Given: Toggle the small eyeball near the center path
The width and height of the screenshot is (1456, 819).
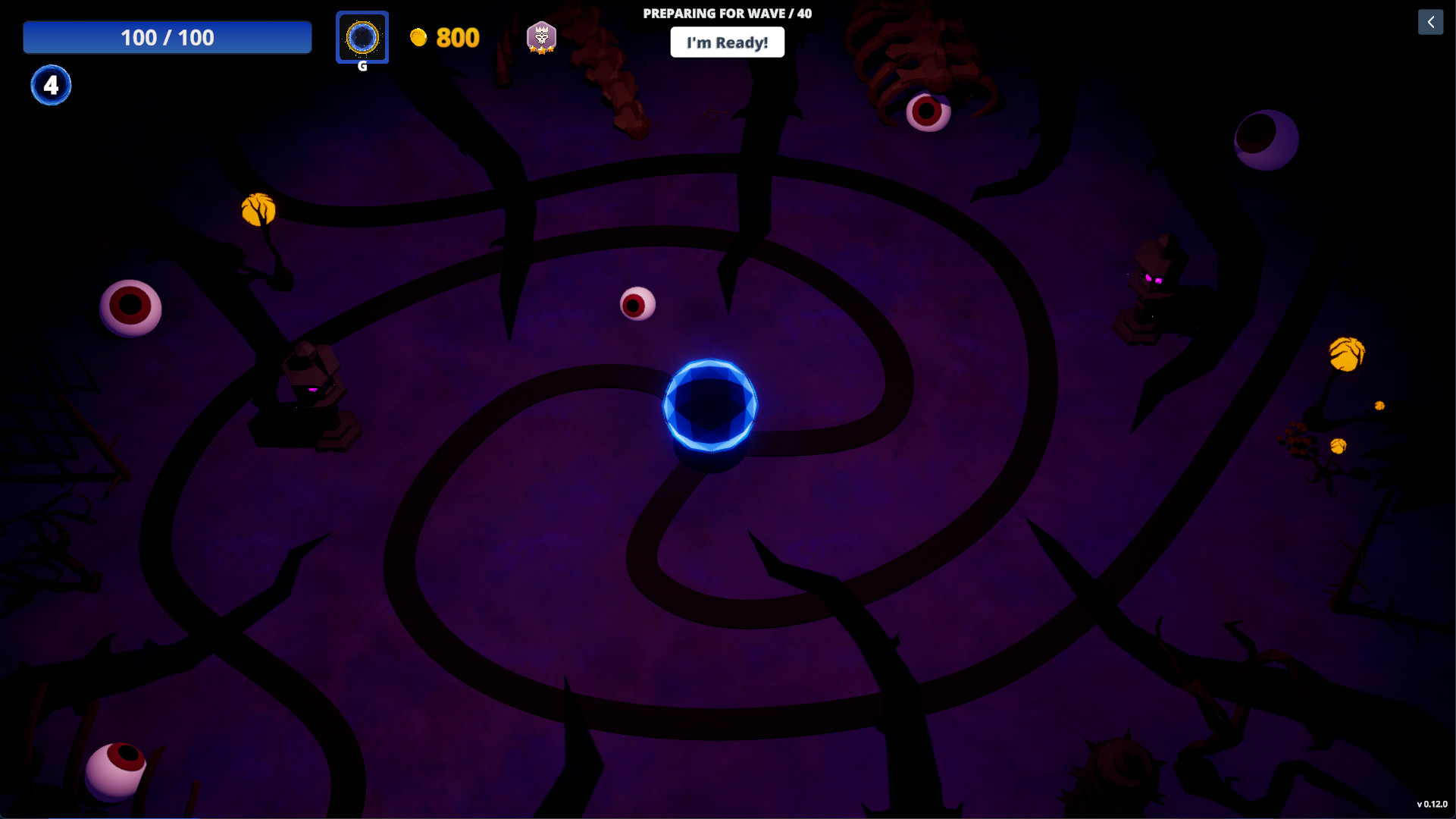Looking at the screenshot, I should point(637,304).
